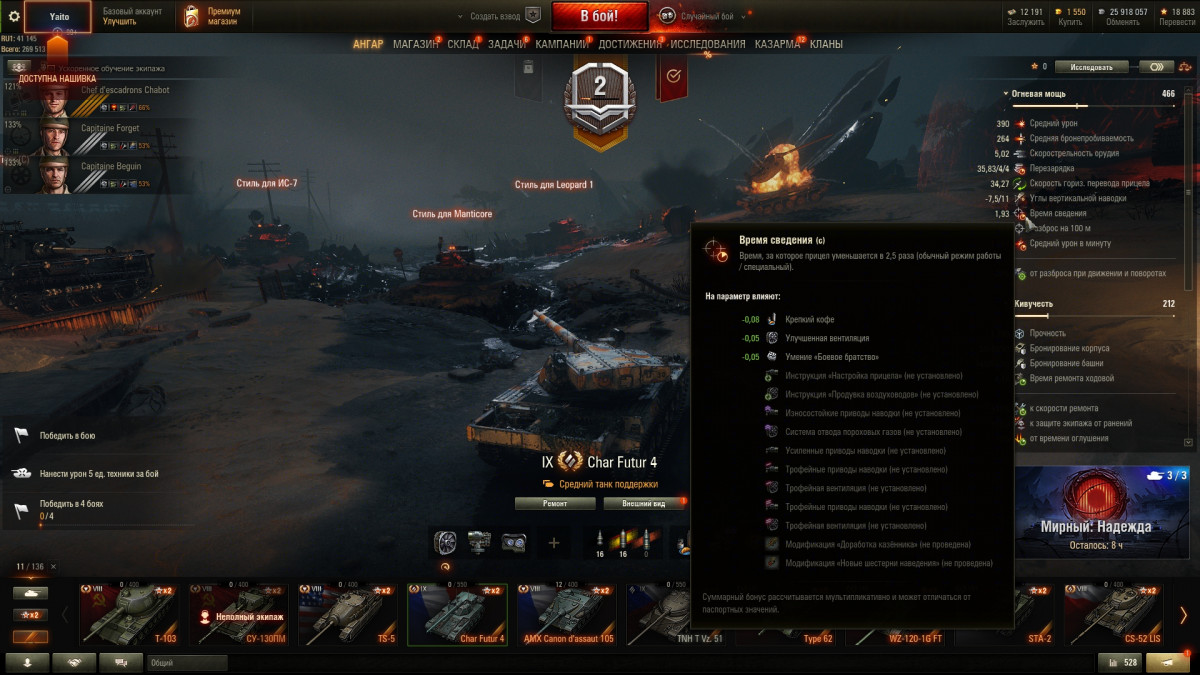1200x675 pixels.
Task: Click the «Ремонт» button
Action: [x=554, y=503]
